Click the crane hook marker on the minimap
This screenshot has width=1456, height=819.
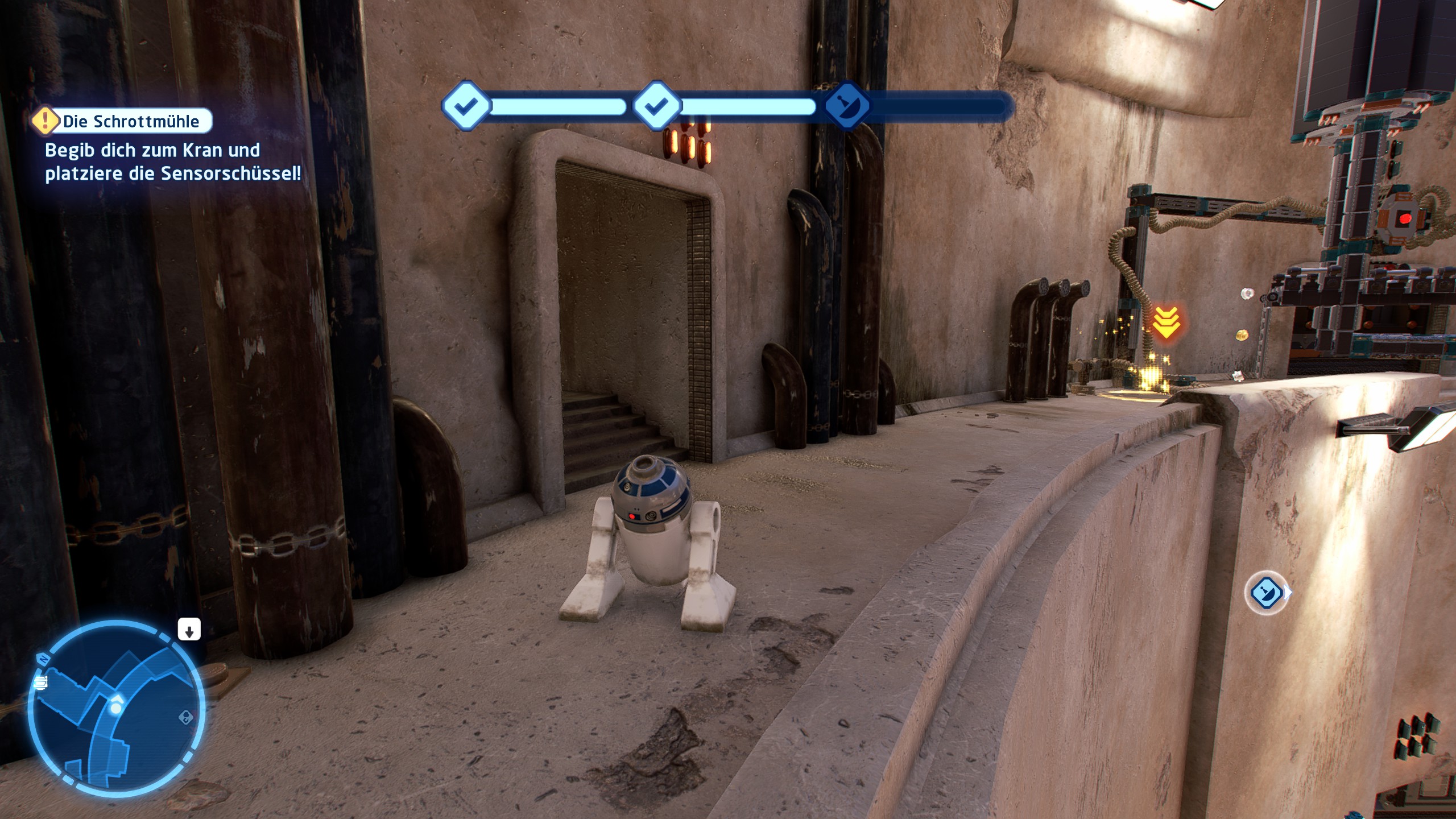pos(185,718)
